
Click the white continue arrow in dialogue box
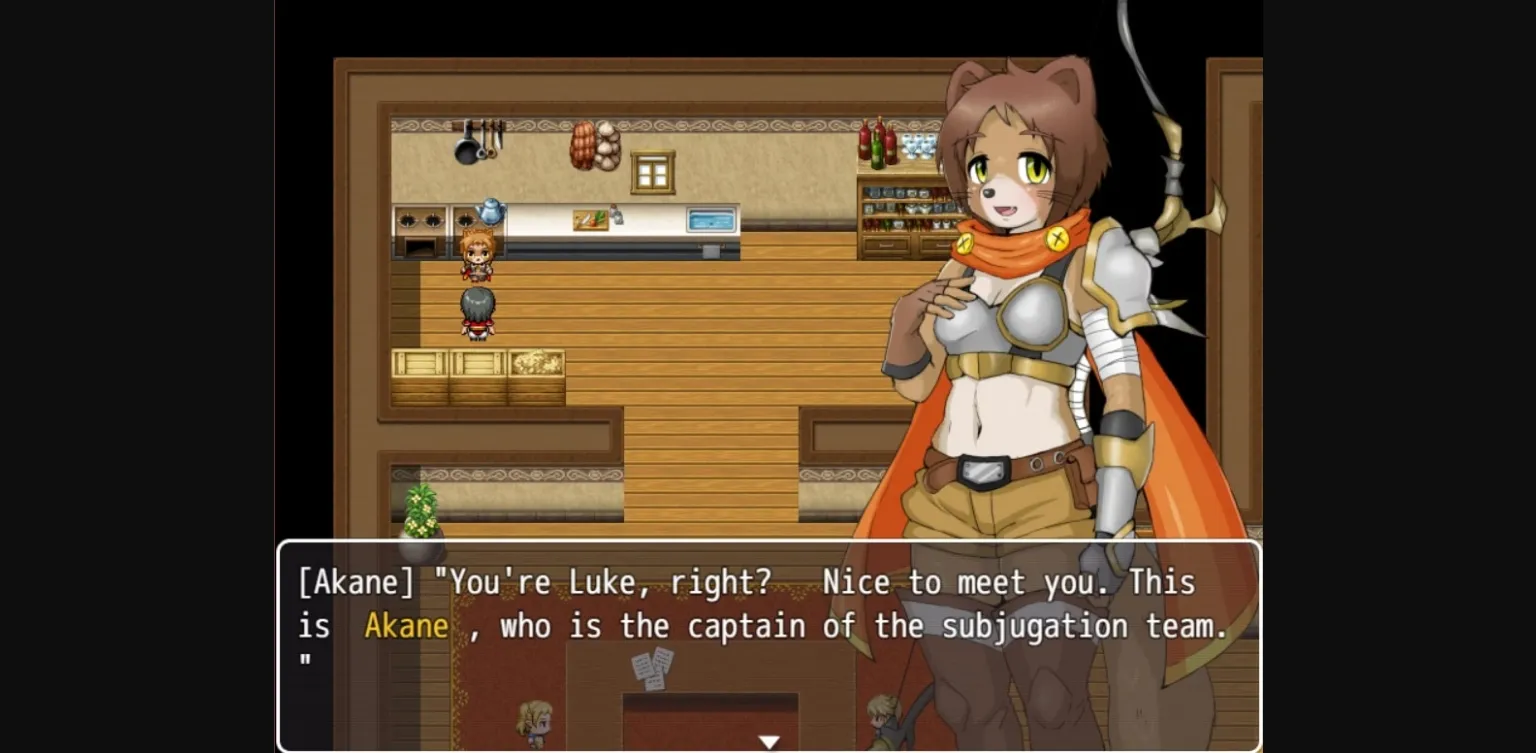click(x=768, y=742)
